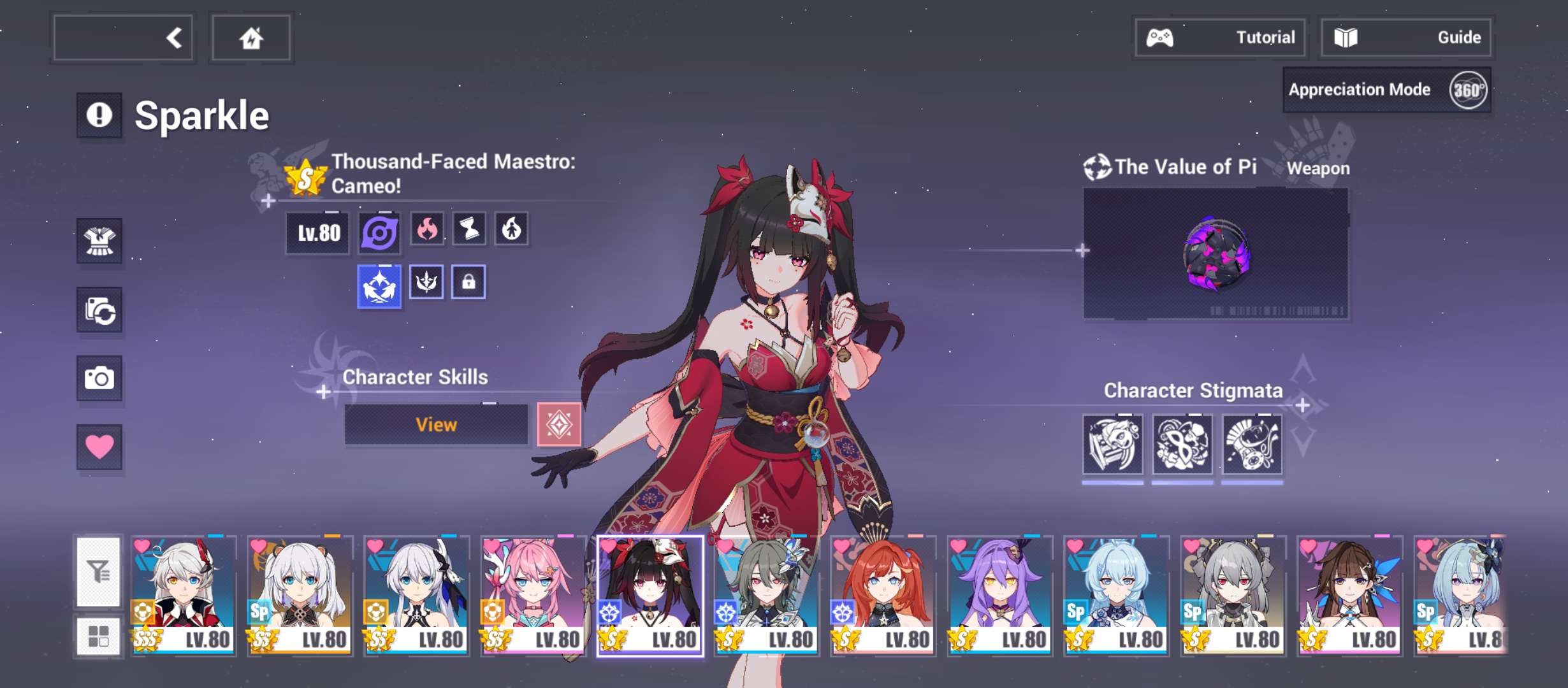
Task: Select the locked padlock skill slot
Action: point(468,282)
